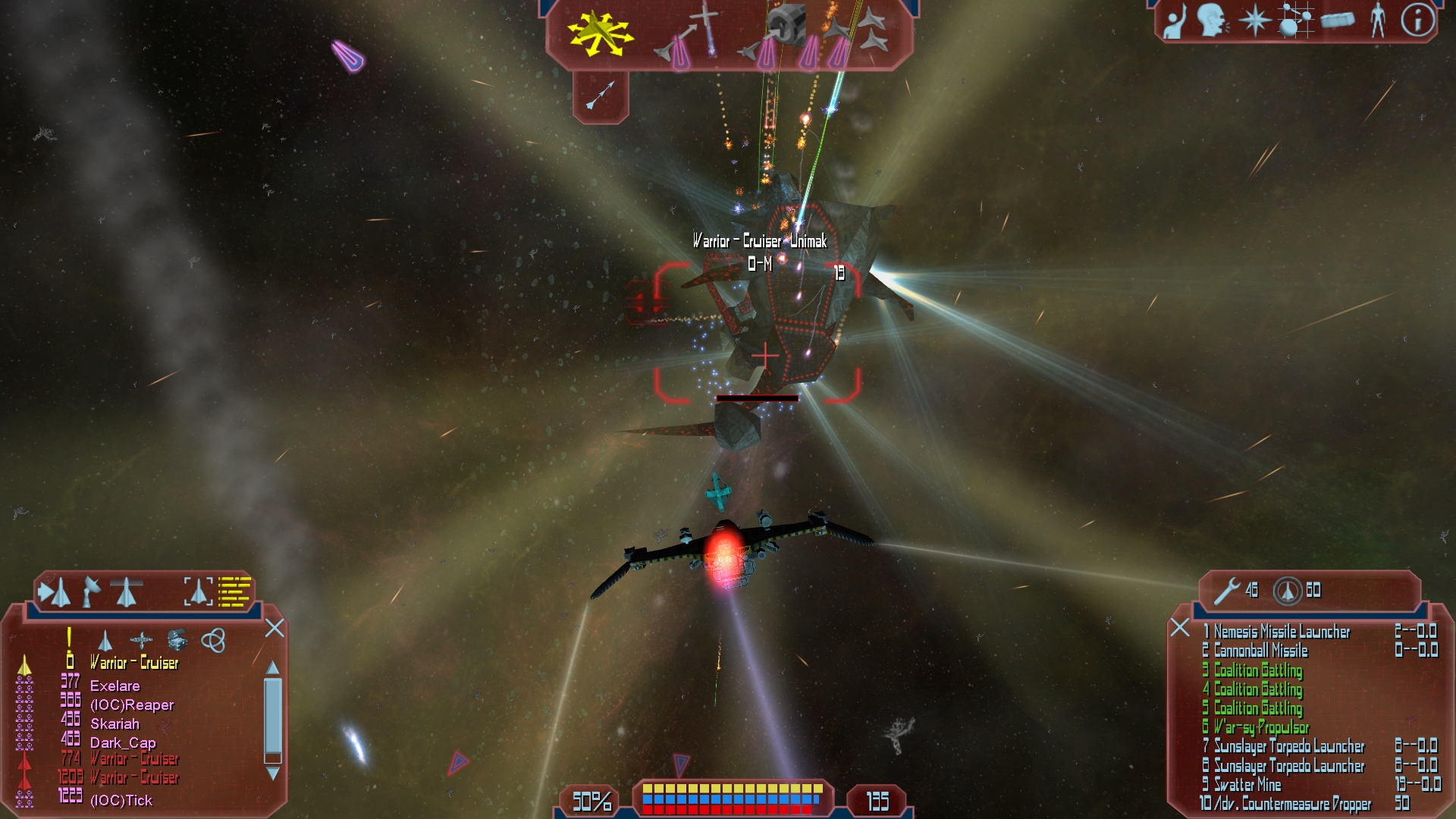The image size is (1456, 819).
Task: Filter targets by treasure chest cargo icon
Action: [x=177, y=640]
